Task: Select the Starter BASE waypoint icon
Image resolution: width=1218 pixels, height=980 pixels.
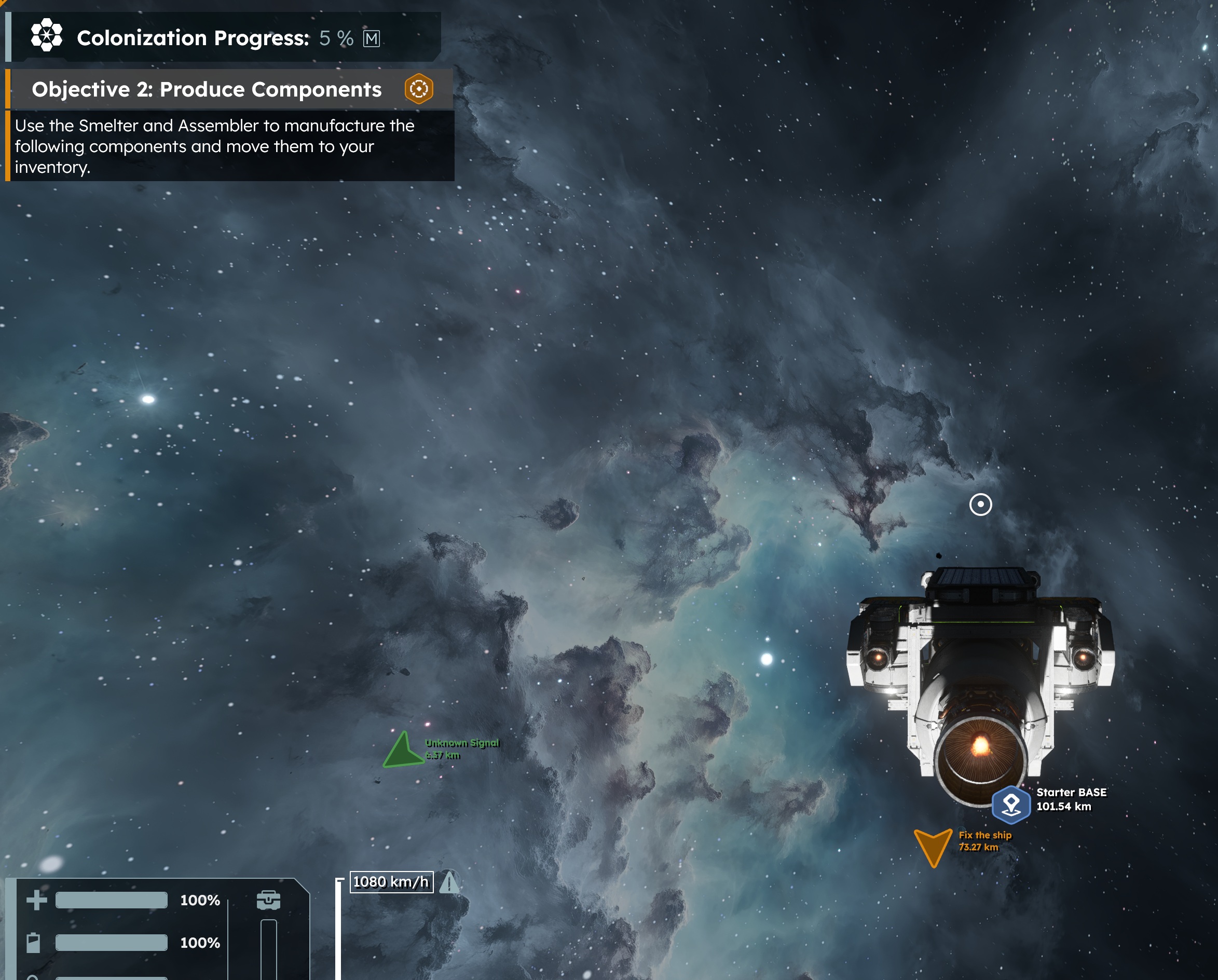Action: pyautogui.click(x=1010, y=803)
